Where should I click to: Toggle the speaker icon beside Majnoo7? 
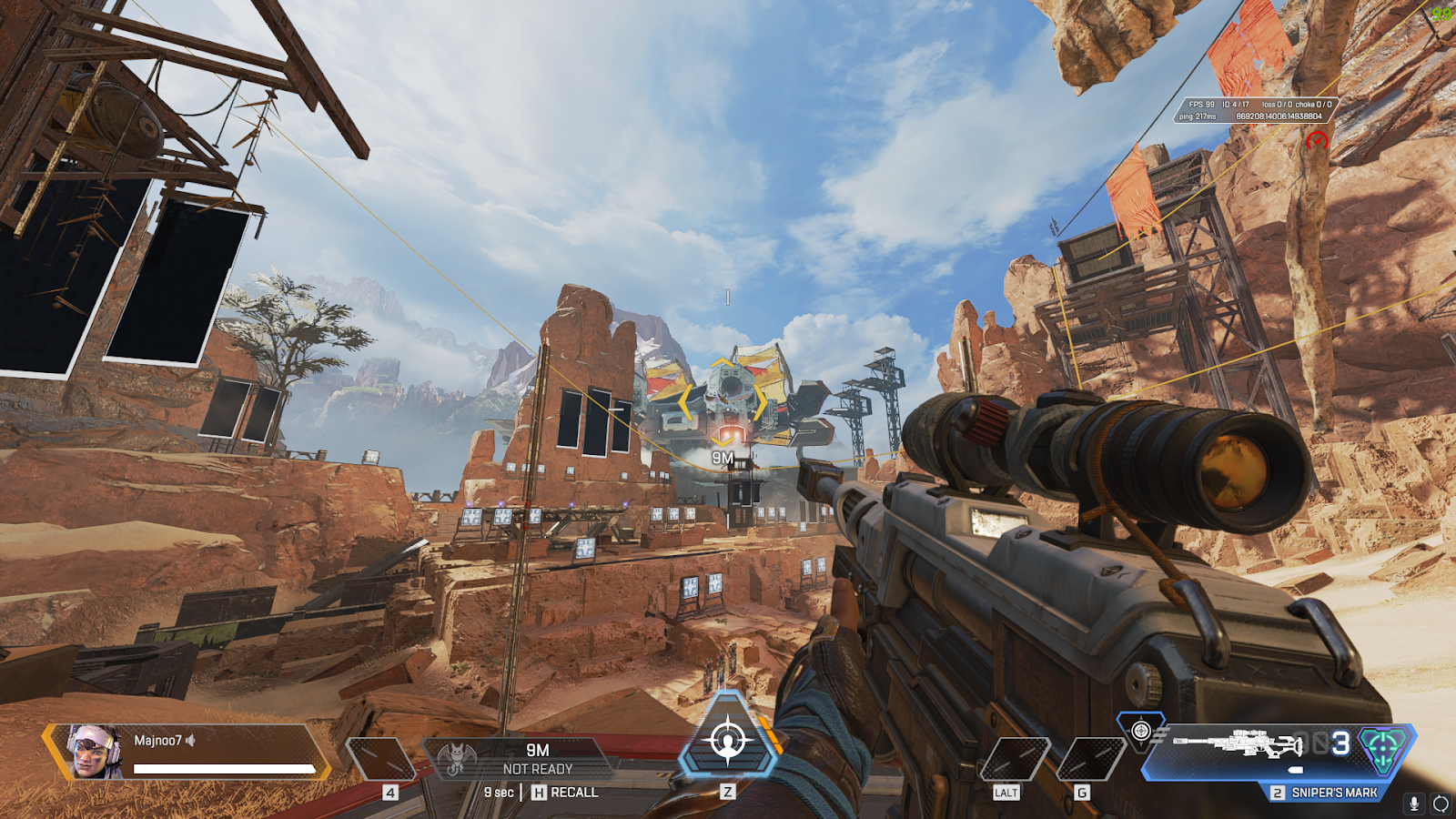[x=191, y=741]
